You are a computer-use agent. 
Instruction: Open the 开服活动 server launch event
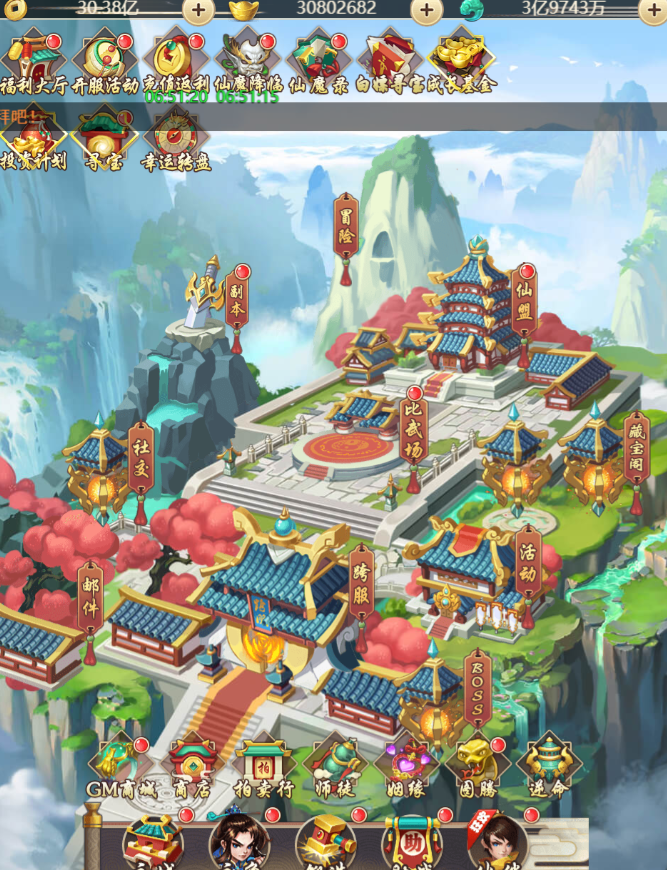click(104, 61)
